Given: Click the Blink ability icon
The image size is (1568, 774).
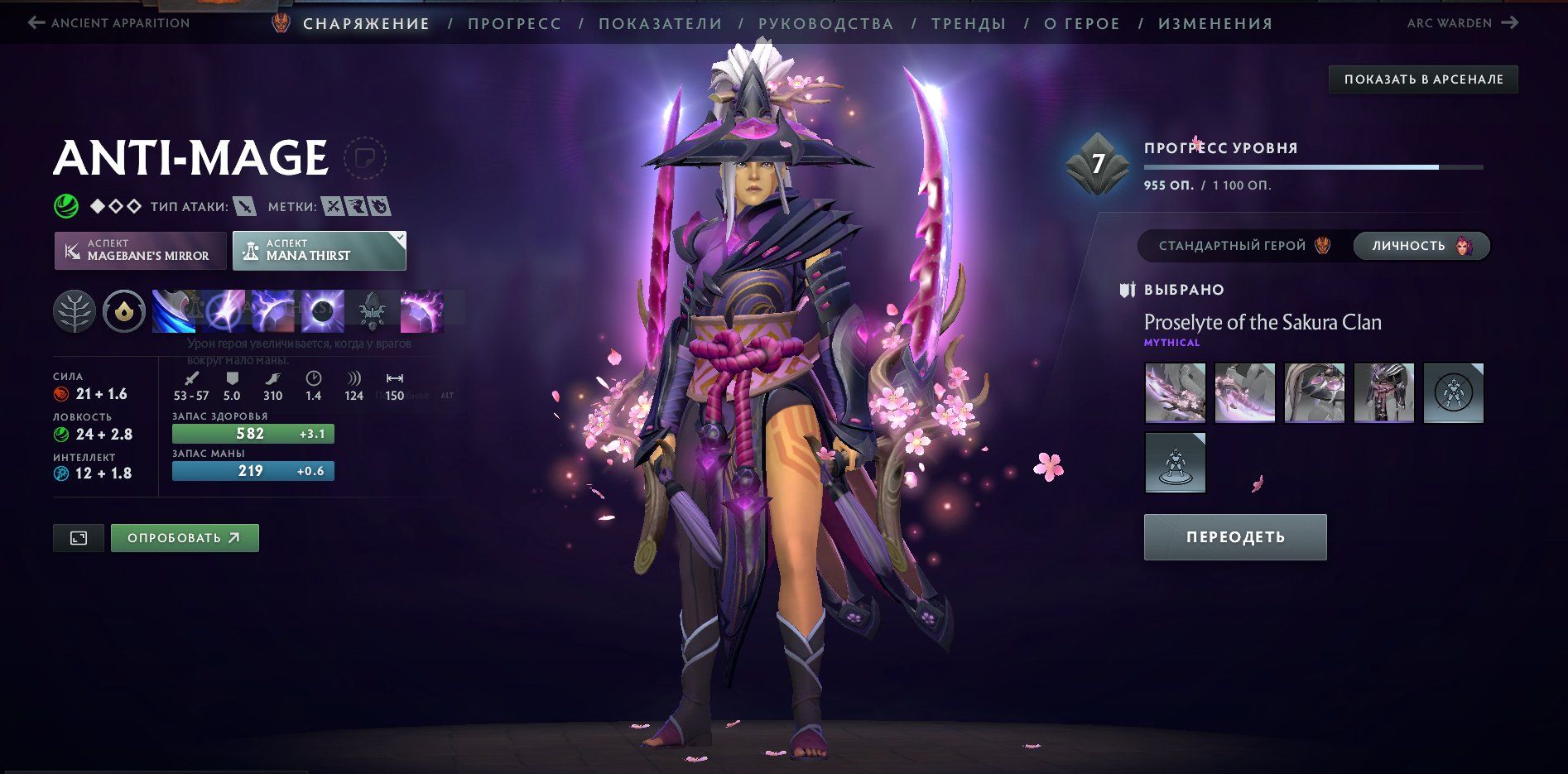Looking at the screenshot, I should pos(224,311).
